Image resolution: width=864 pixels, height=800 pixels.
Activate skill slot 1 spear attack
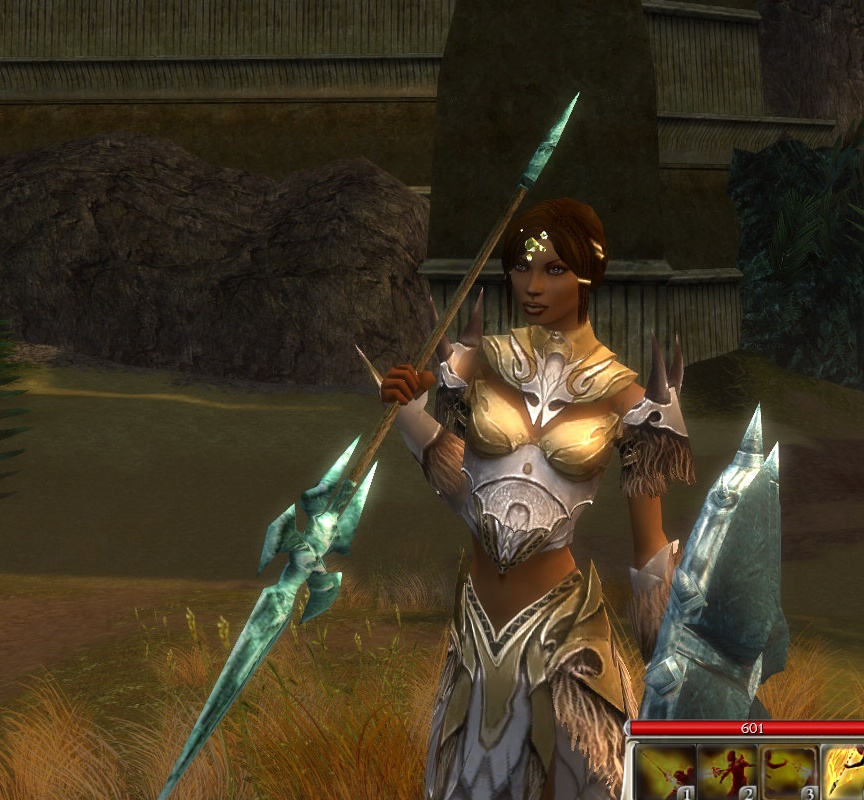(666, 773)
